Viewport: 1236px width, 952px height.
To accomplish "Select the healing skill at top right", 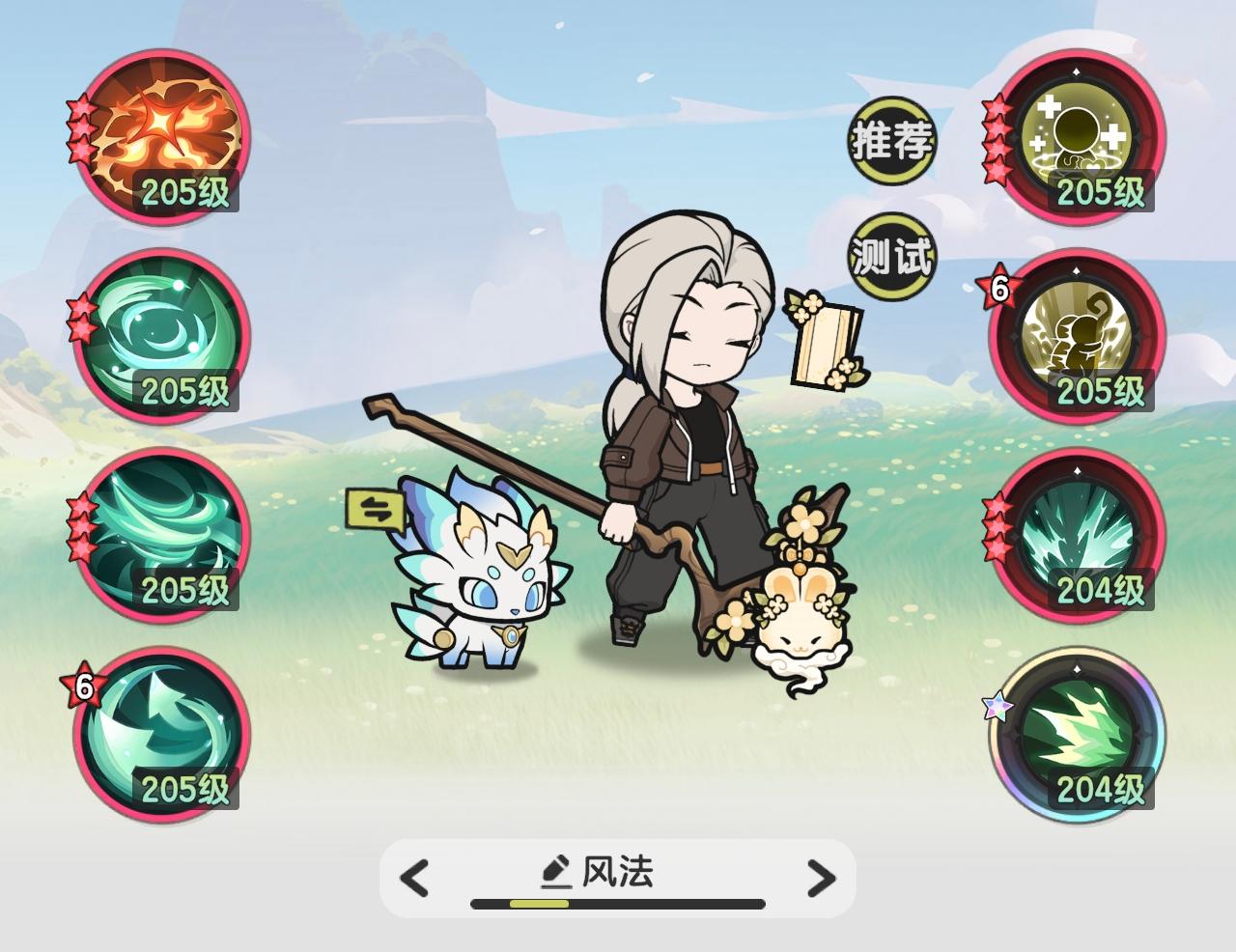I will coord(1077,145).
